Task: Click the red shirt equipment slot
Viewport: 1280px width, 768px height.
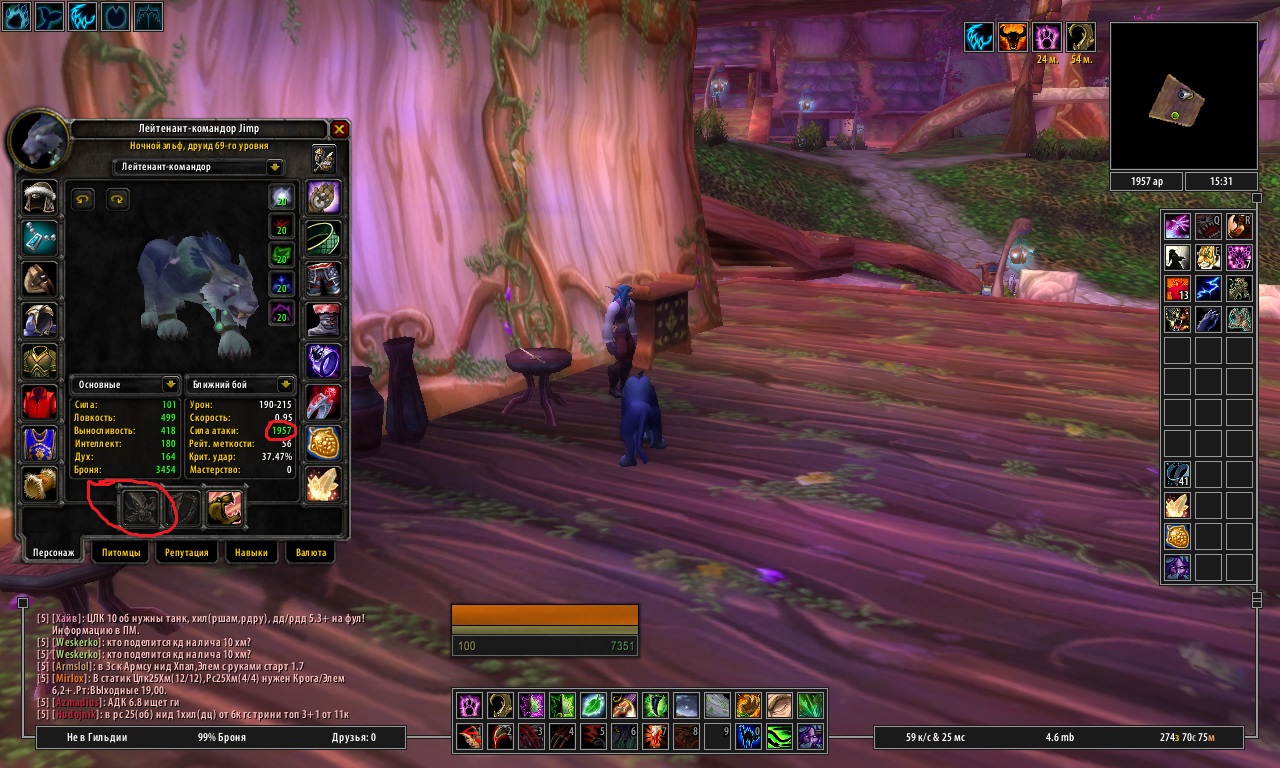Action: click(x=40, y=402)
